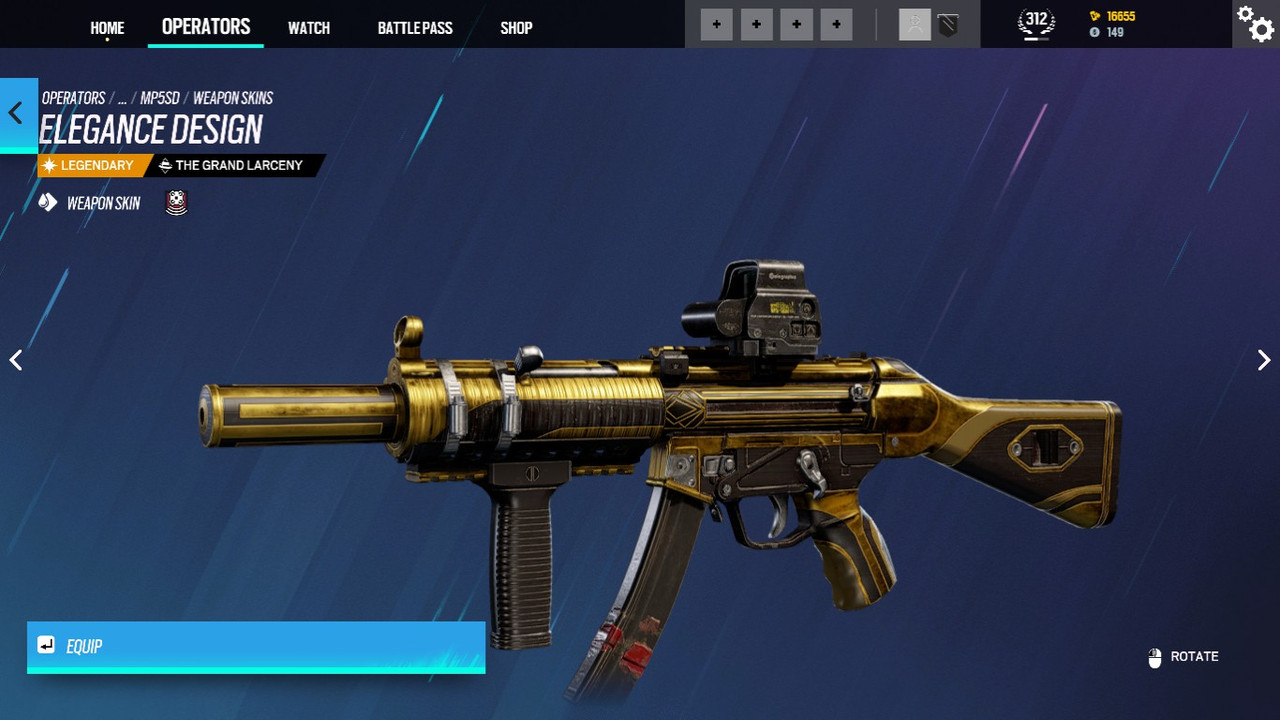
Task: Open the Battle Pass tab
Action: (x=415, y=28)
